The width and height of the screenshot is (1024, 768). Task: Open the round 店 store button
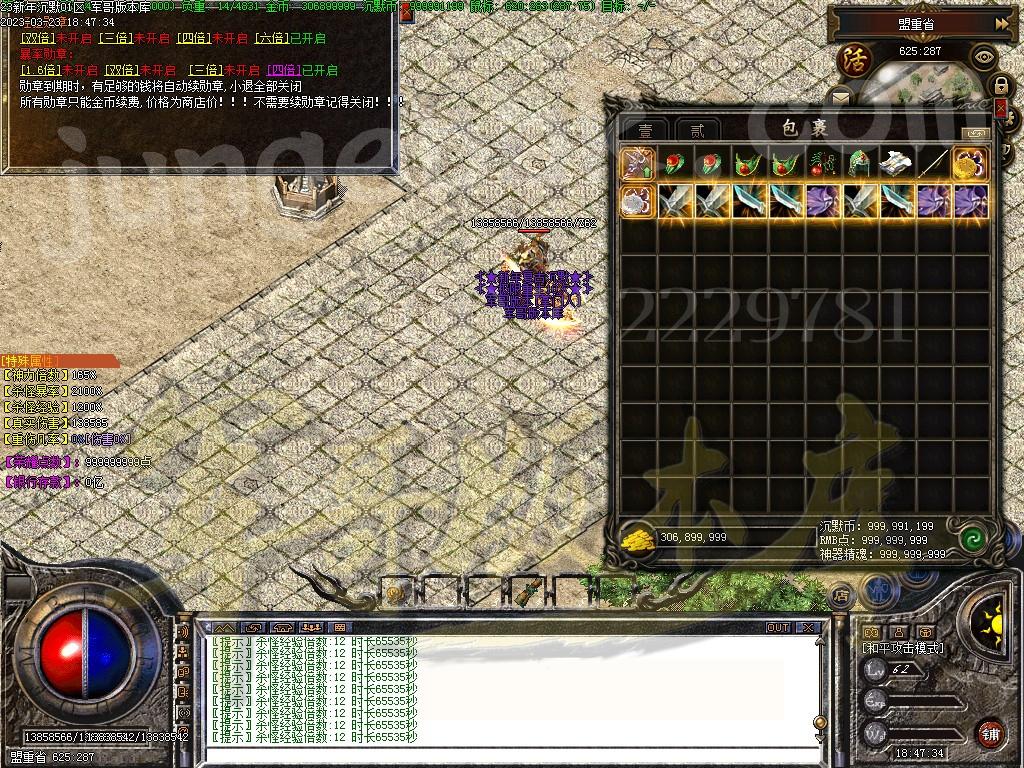(842, 596)
